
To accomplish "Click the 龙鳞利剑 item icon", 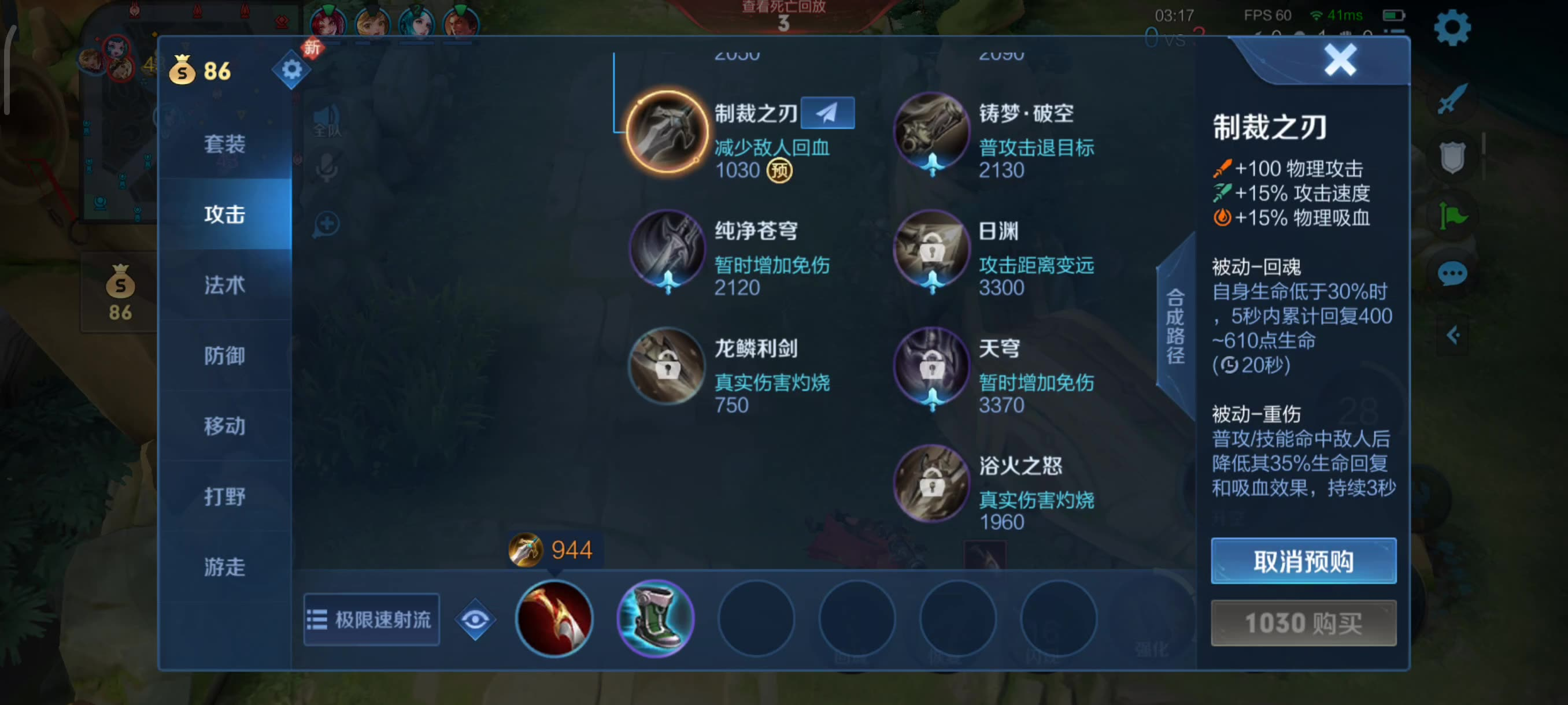I will pos(667,366).
